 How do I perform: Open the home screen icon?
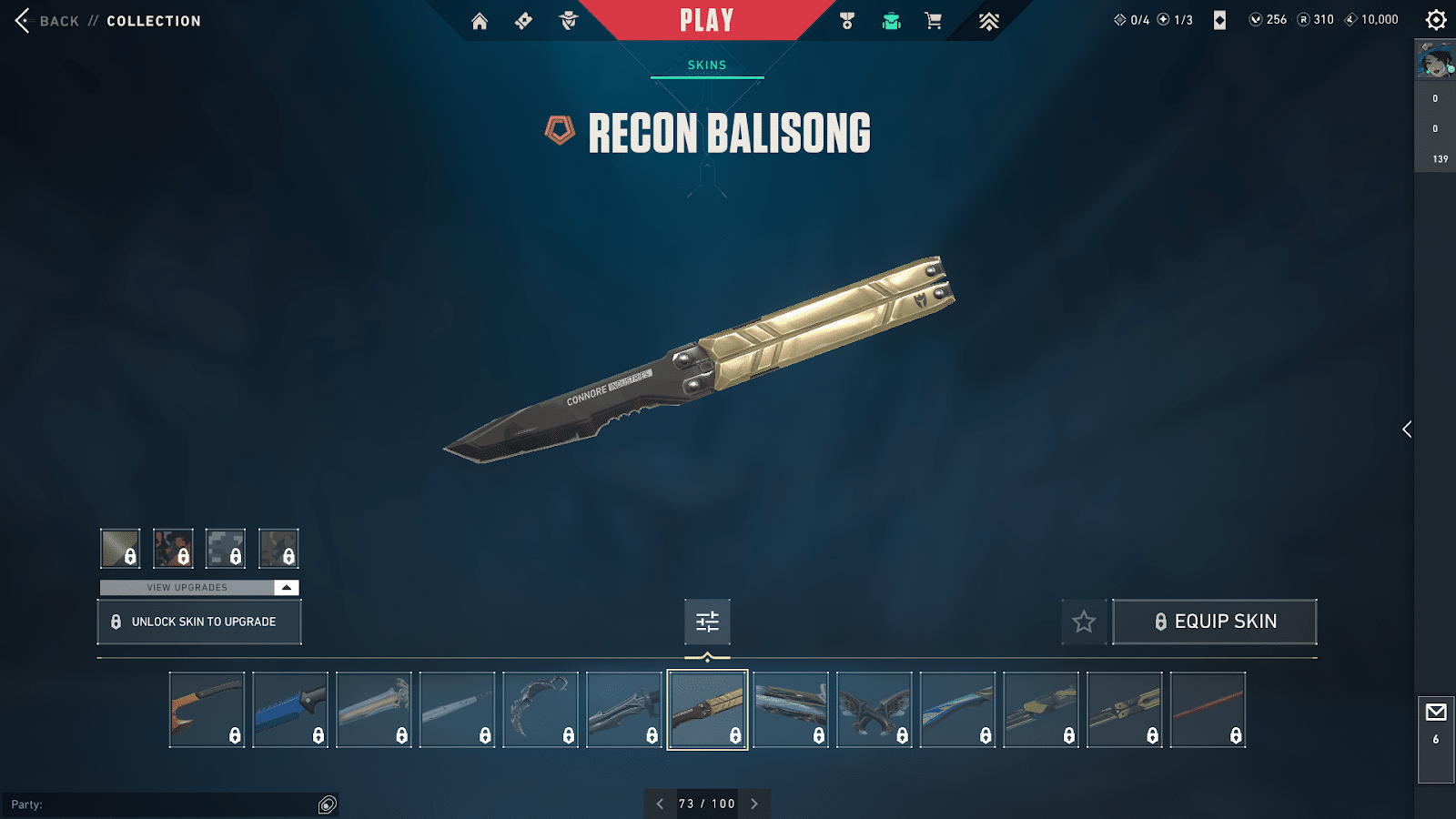(480, 21)
